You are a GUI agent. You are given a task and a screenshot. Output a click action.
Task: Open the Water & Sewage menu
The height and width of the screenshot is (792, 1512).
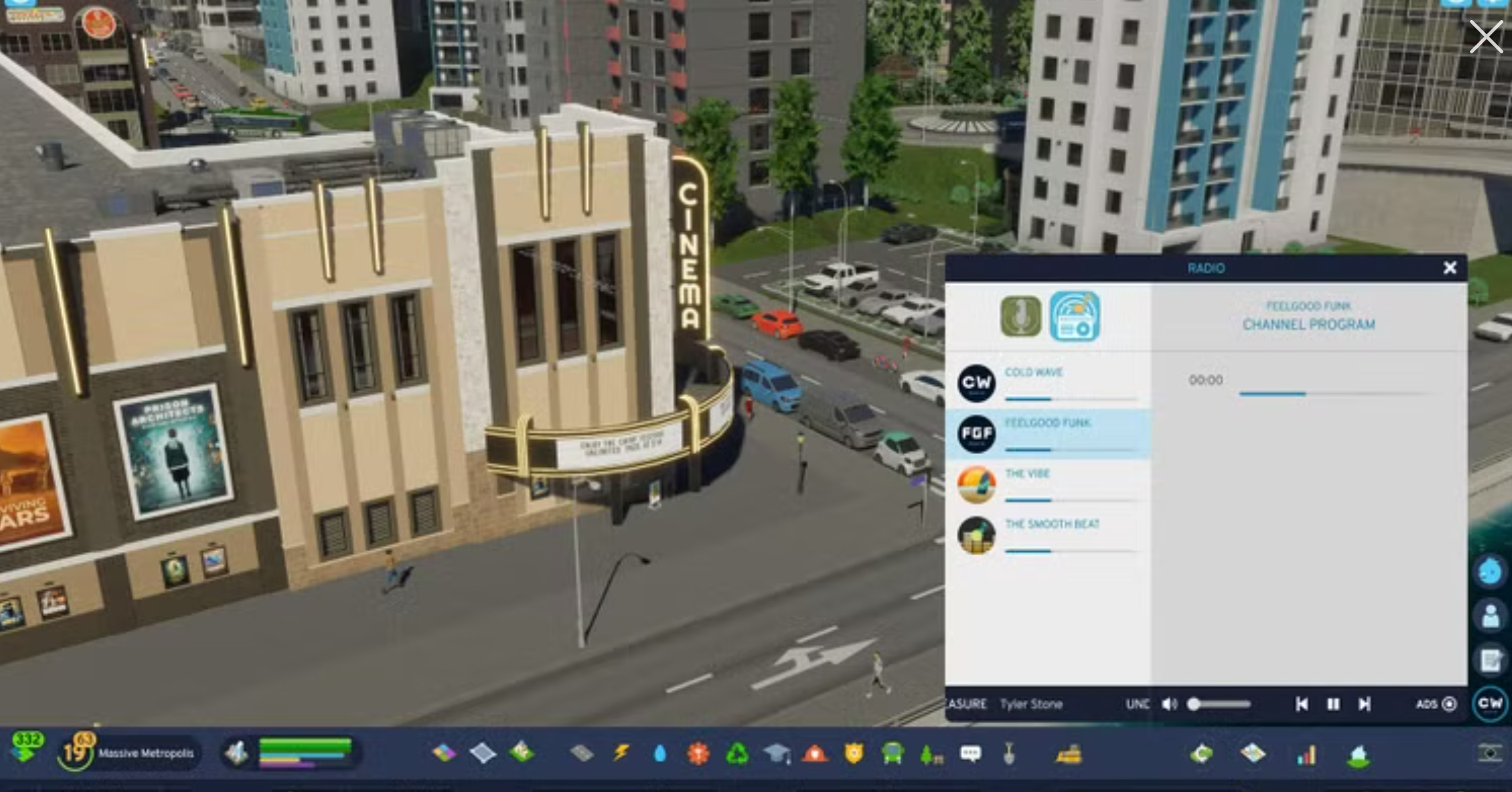tap(659, 753)
